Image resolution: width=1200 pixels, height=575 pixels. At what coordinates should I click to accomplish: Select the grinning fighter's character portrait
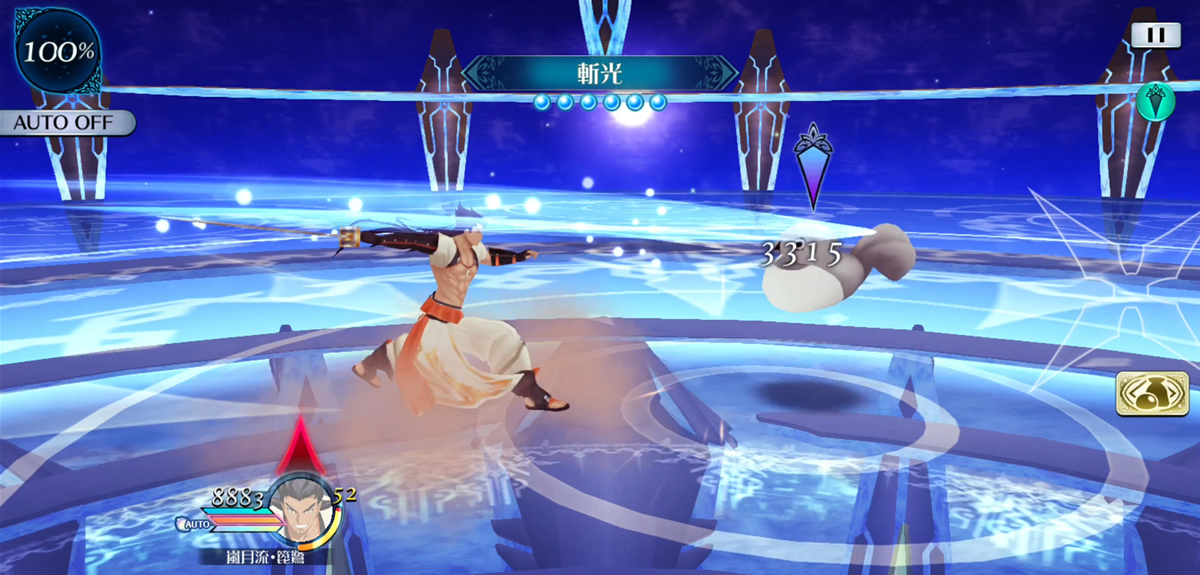coord(303,510)
